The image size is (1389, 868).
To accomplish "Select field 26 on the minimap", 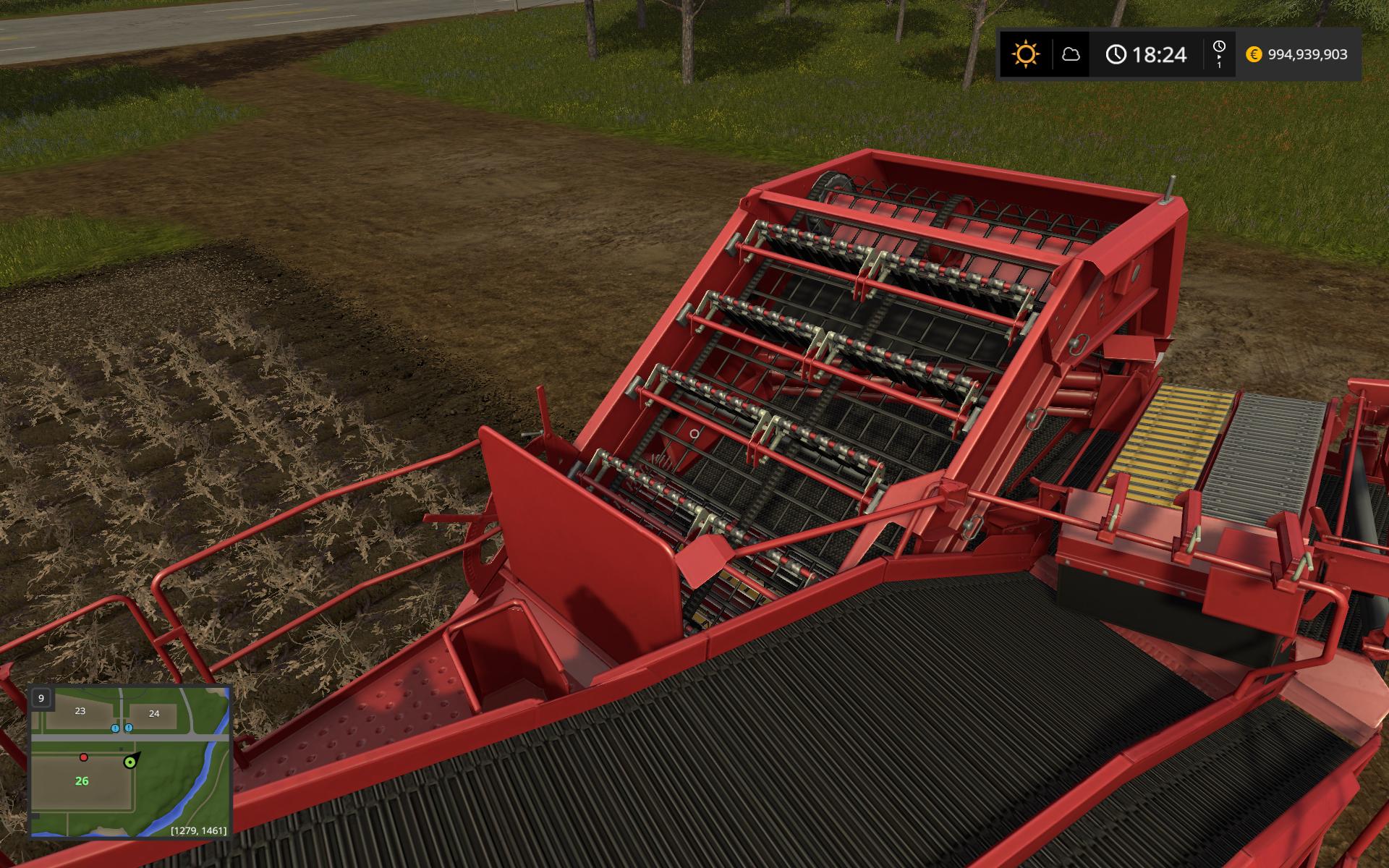I will tap(82, 781).
